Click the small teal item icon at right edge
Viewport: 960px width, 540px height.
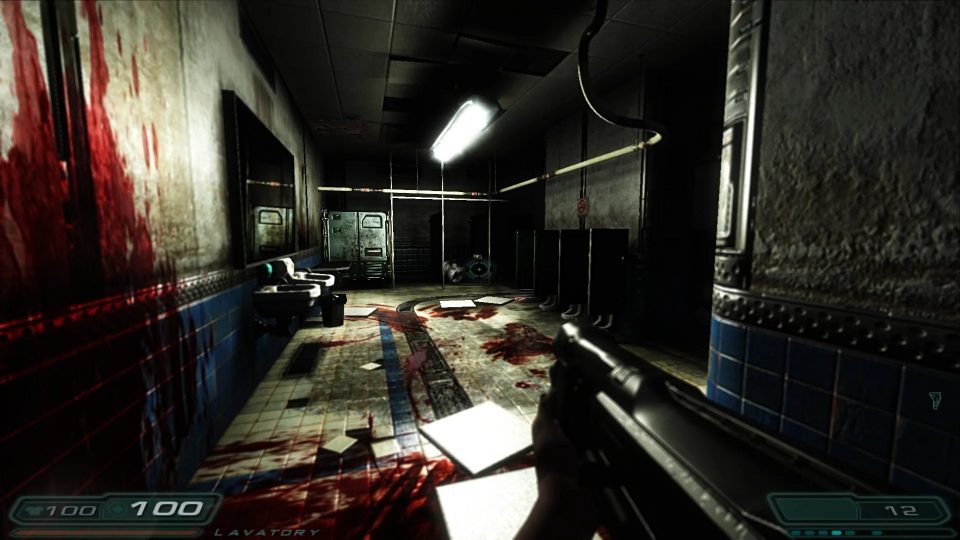(x=936, y=401)
